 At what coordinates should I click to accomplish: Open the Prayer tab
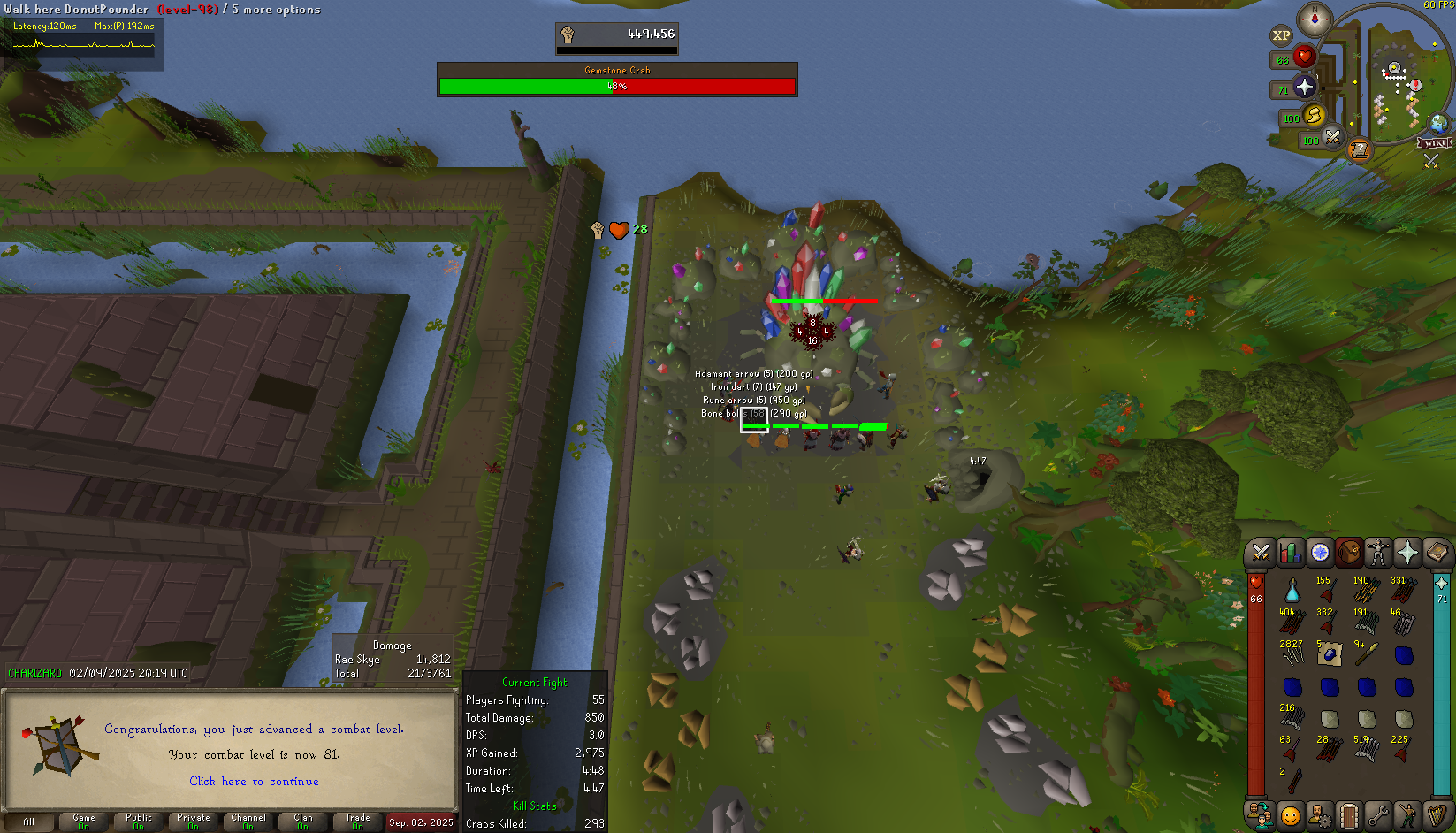click(x=1407, y=554)
